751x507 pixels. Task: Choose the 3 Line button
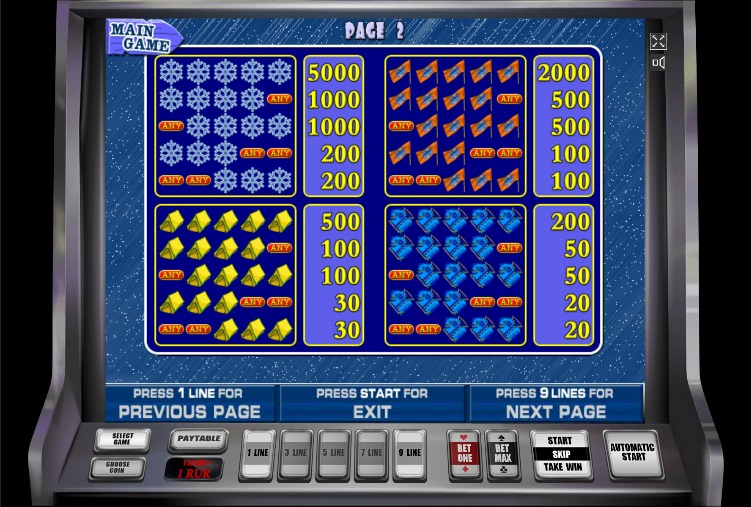[296, 455]
